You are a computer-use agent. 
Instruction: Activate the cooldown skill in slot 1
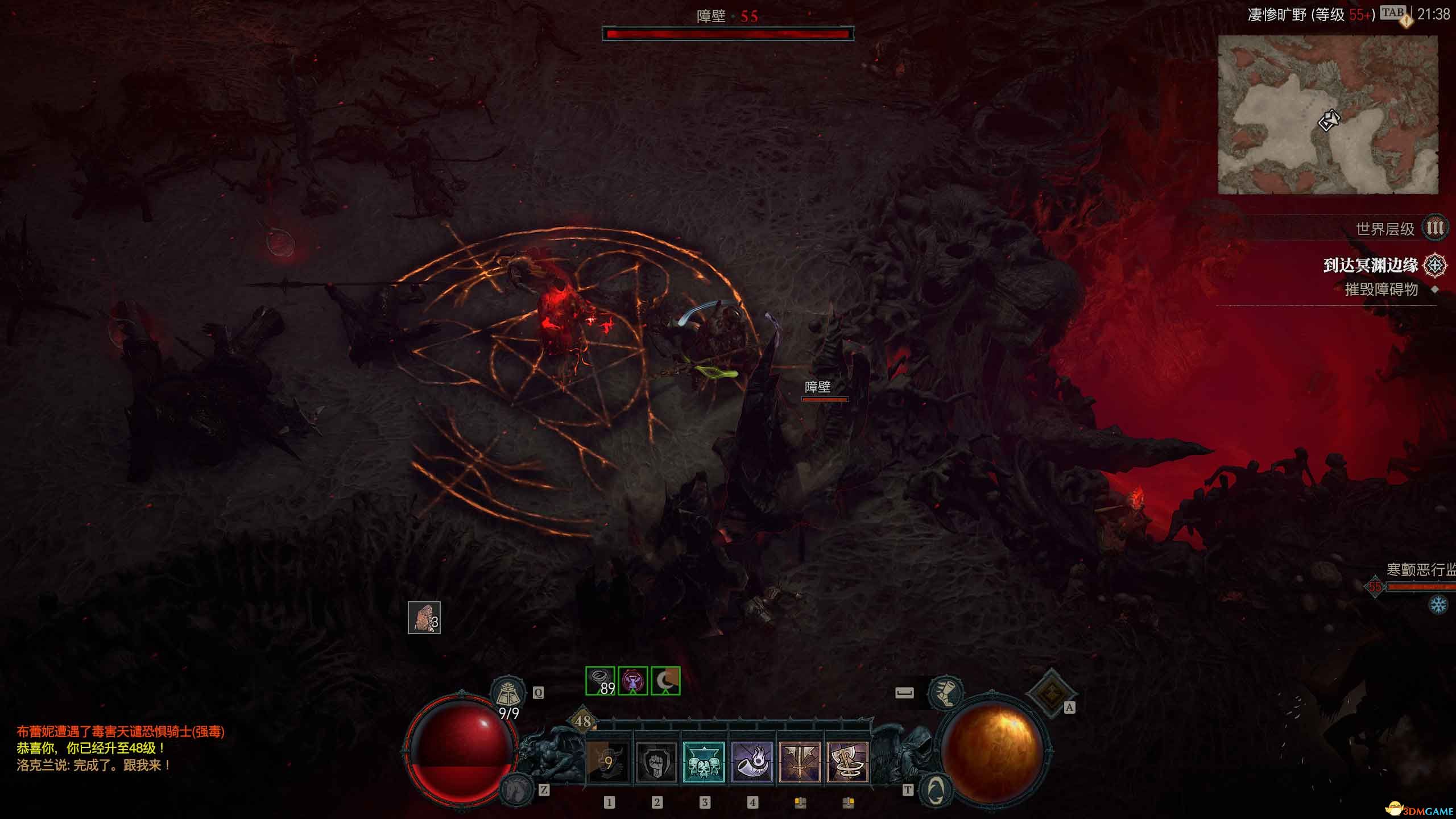pyautogui.click(x=608, y=762)
